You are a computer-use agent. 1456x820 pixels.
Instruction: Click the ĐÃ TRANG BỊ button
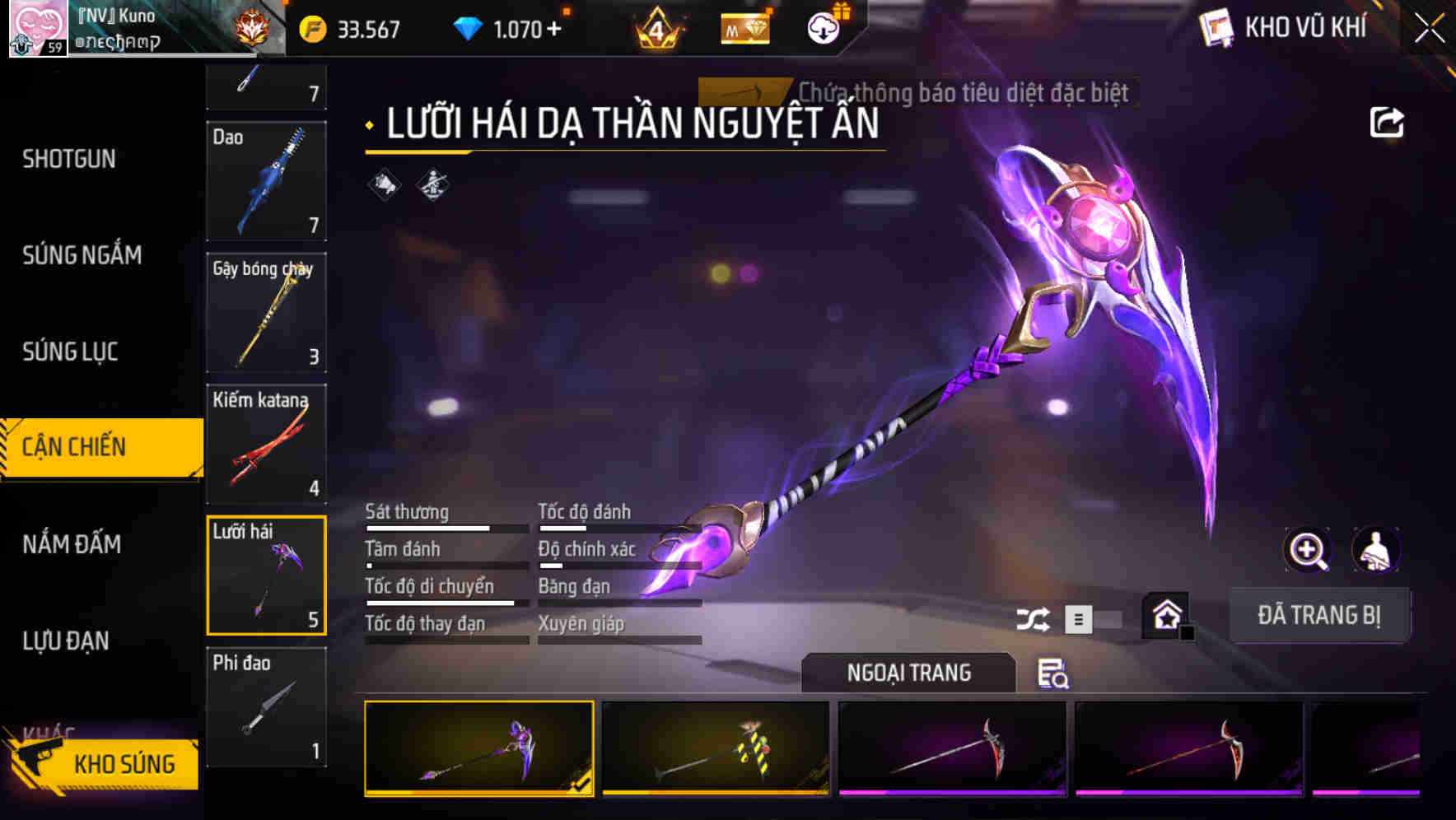[x=1319, y=615]
